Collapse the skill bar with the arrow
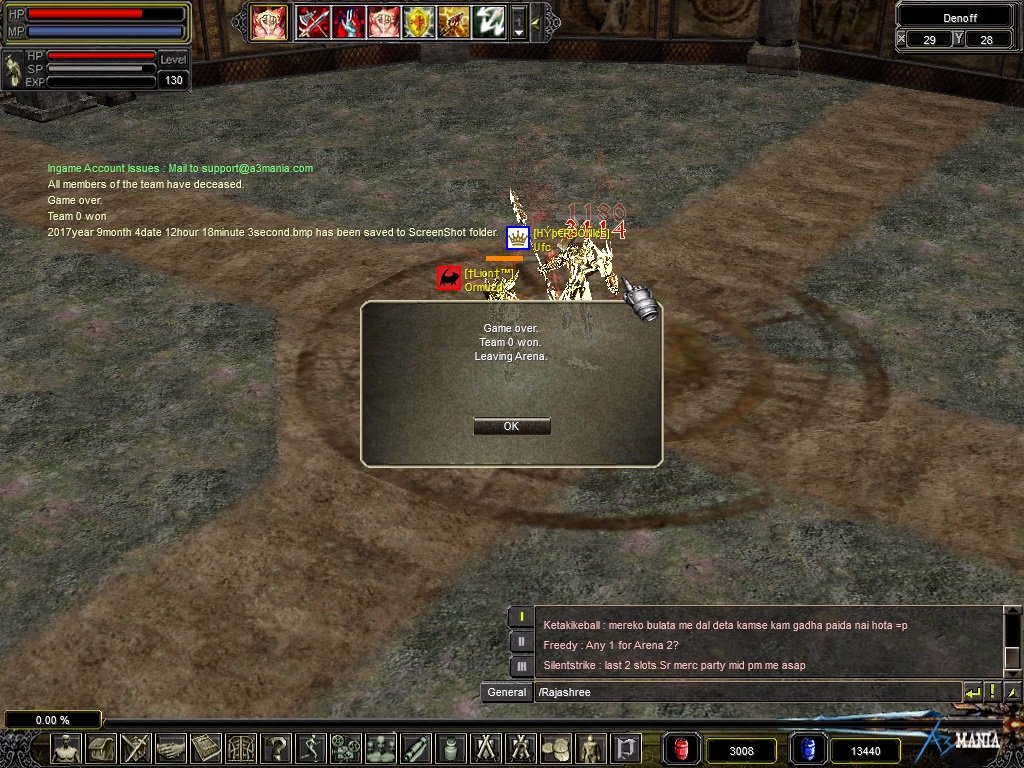 point(535,22)
